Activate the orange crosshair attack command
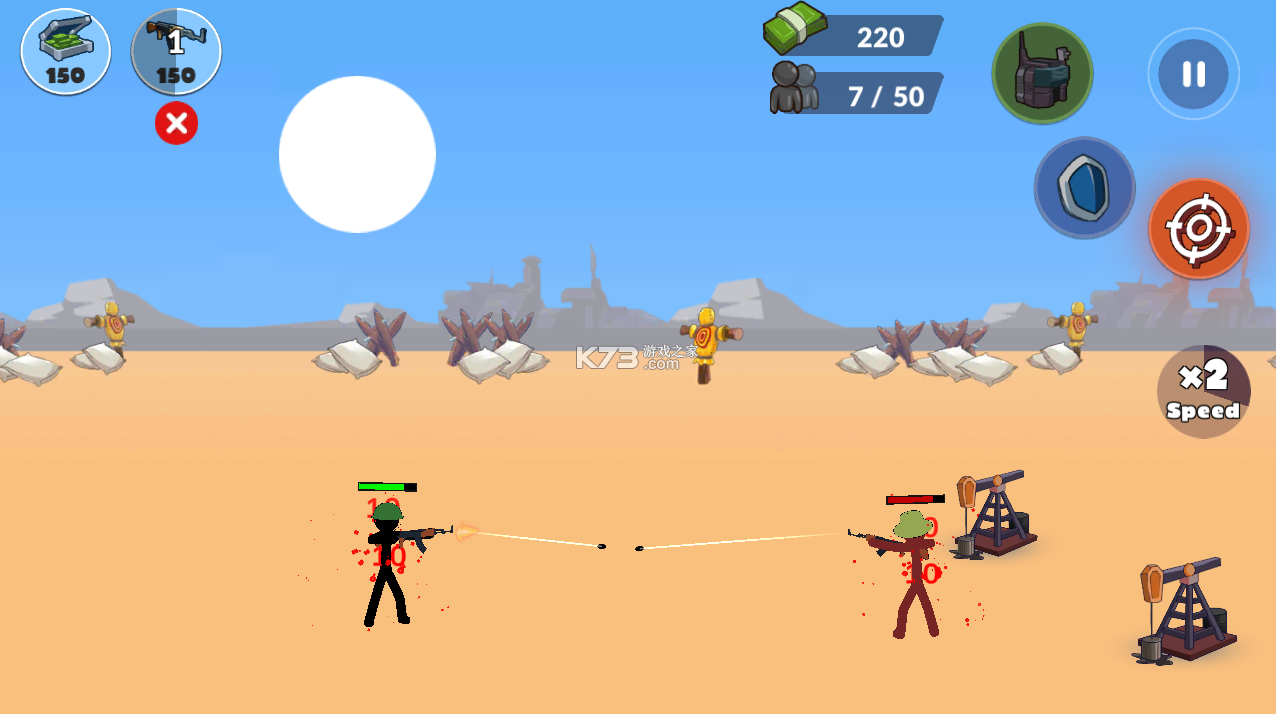1276x714 pixels. pos(1198,229)
